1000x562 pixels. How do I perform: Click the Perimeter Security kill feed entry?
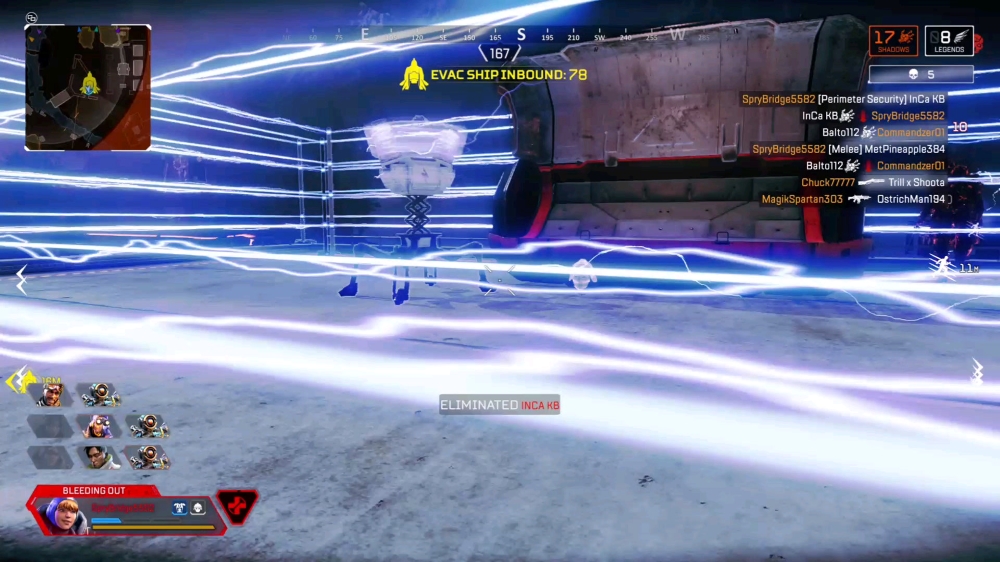pos(843,99)
